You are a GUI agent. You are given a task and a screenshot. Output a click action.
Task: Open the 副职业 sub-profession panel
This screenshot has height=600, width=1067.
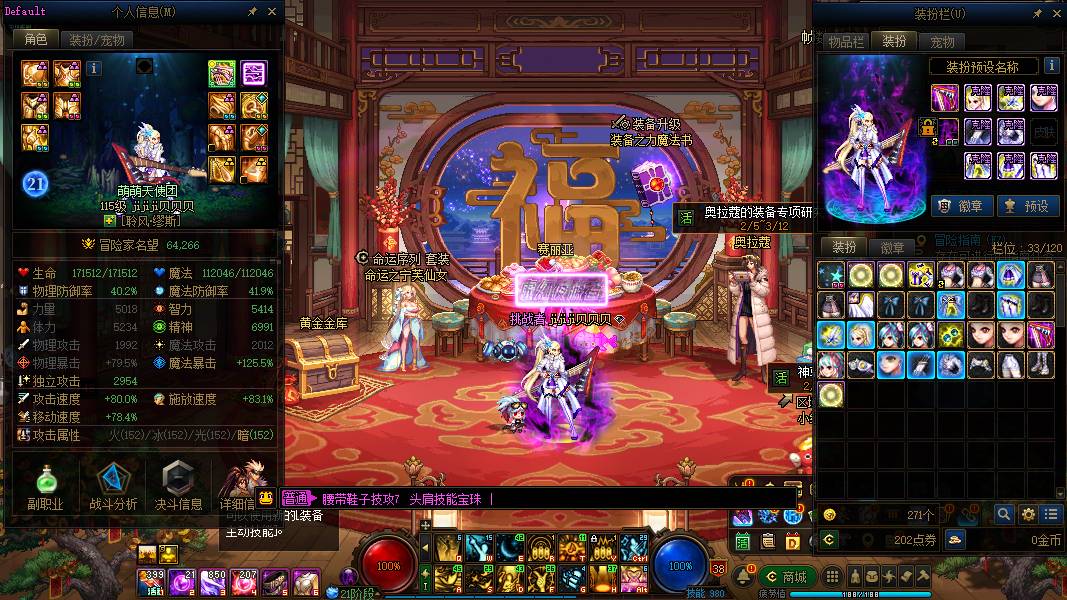[46, 487]
